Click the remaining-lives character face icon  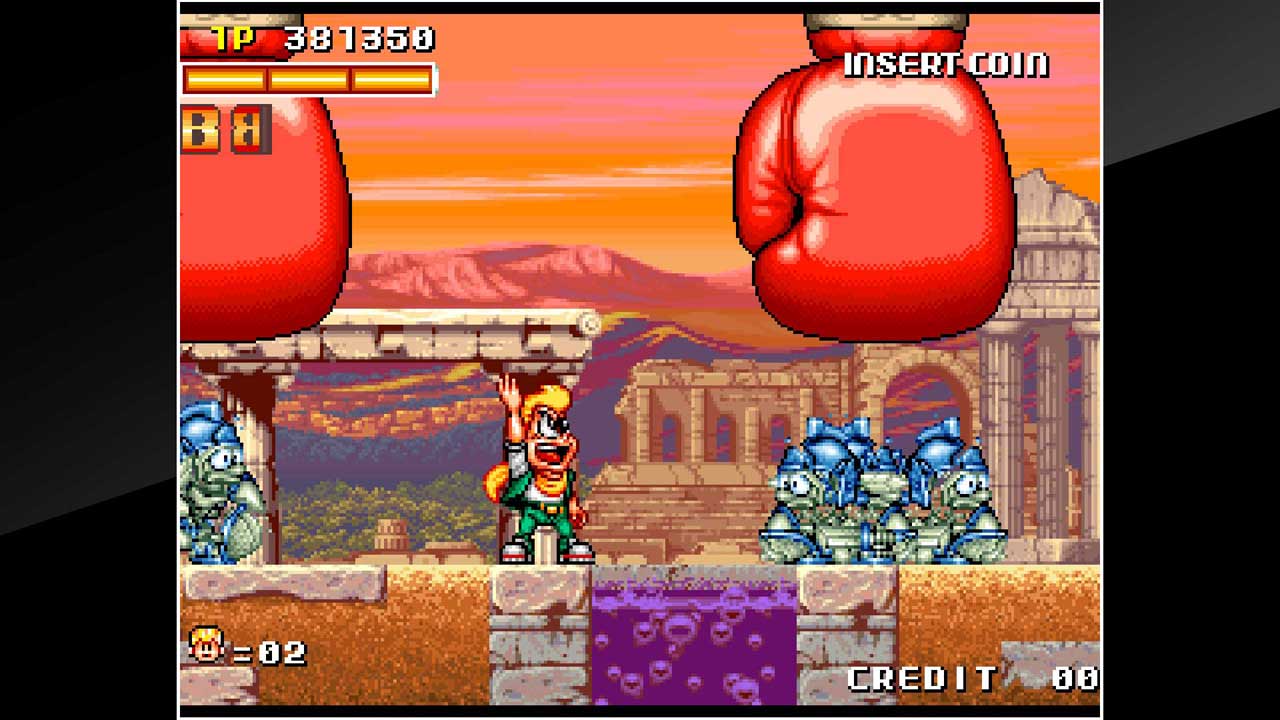click(205, 645)
